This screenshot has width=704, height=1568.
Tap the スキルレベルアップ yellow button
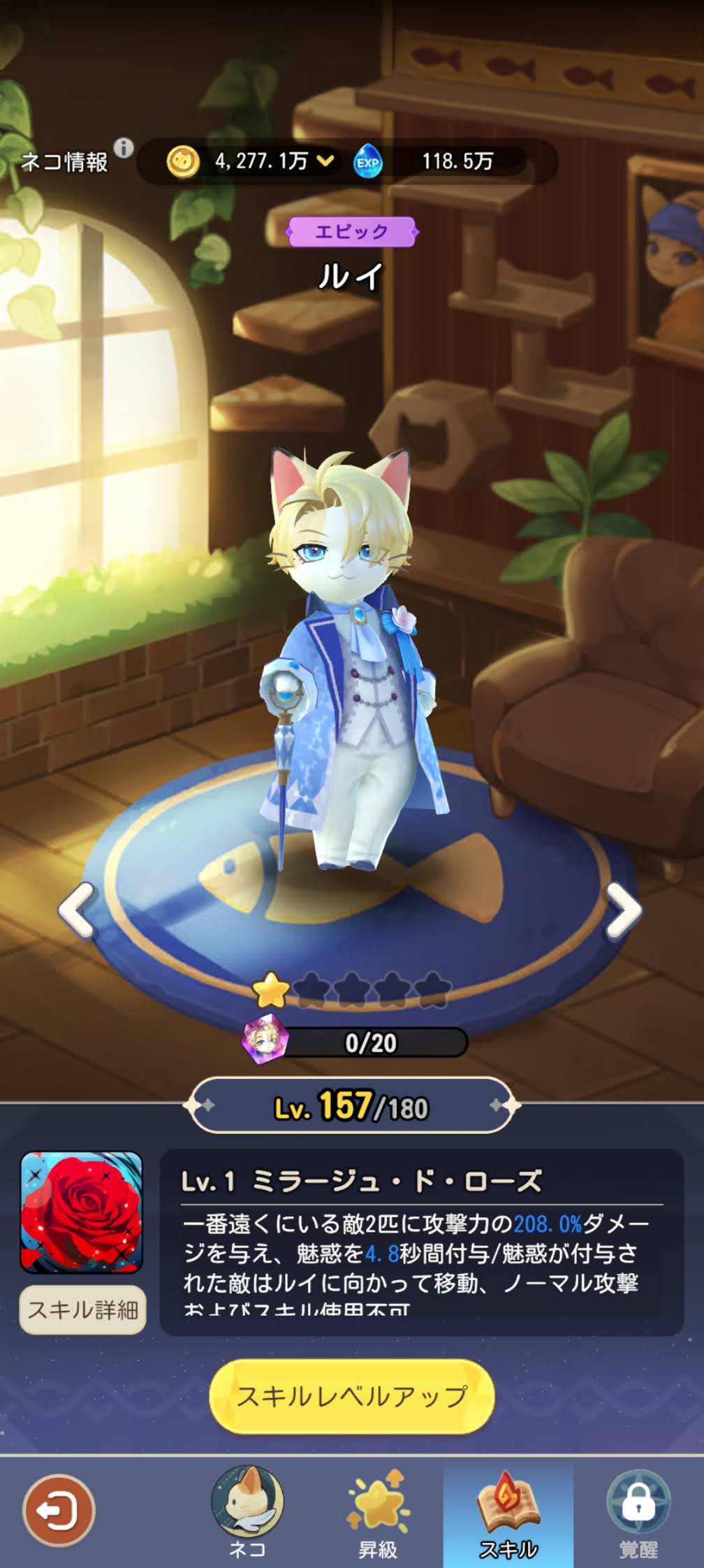click(x=352, y=1395)
